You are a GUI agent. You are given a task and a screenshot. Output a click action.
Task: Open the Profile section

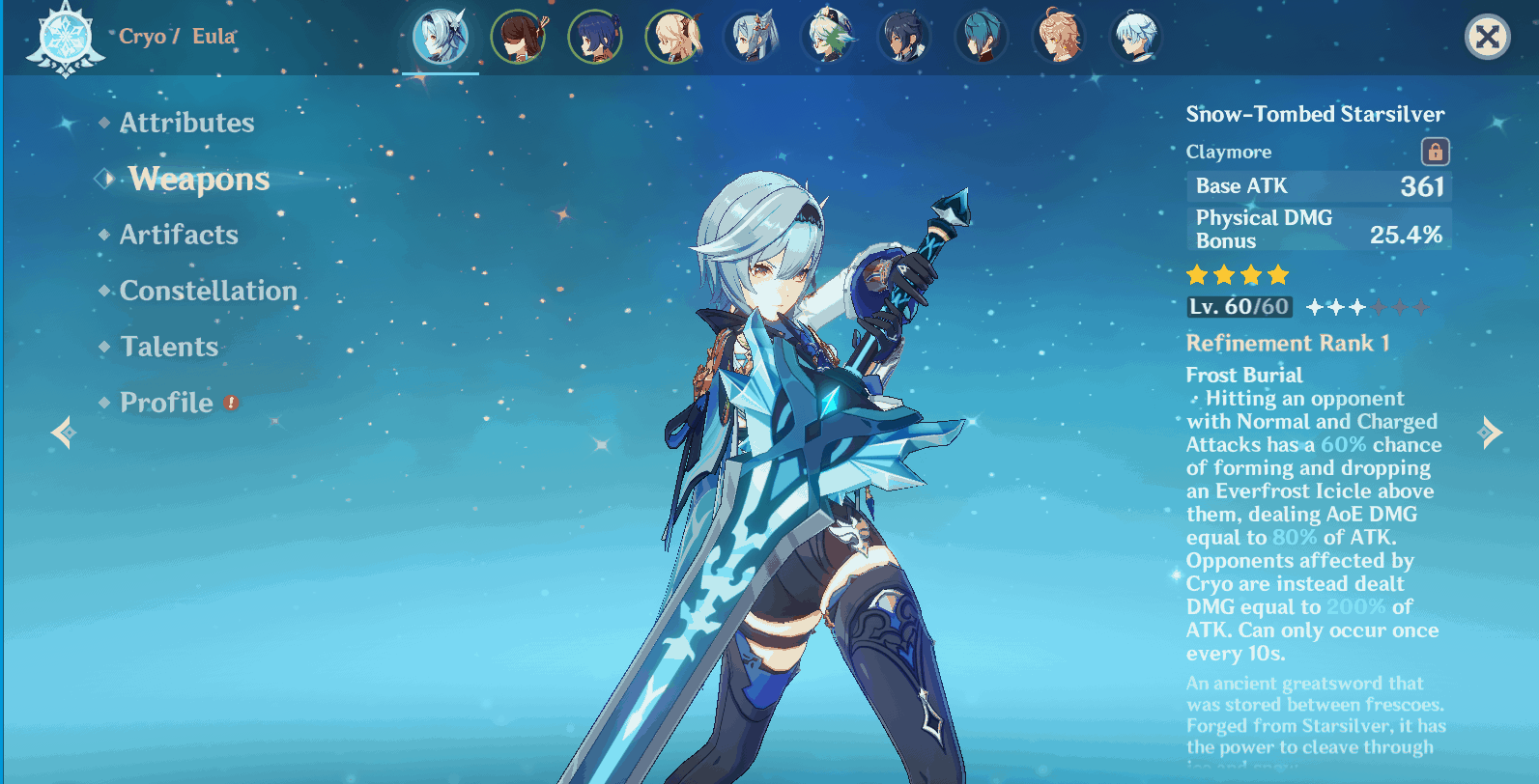tap(165, 403)
